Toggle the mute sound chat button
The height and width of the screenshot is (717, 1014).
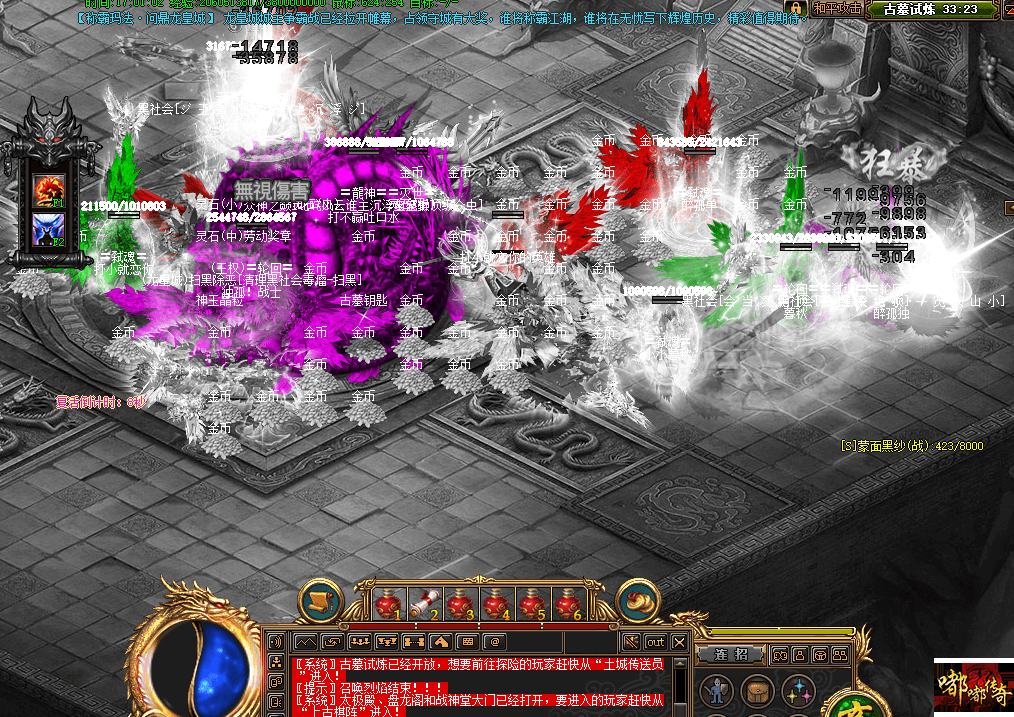point(631,641)
